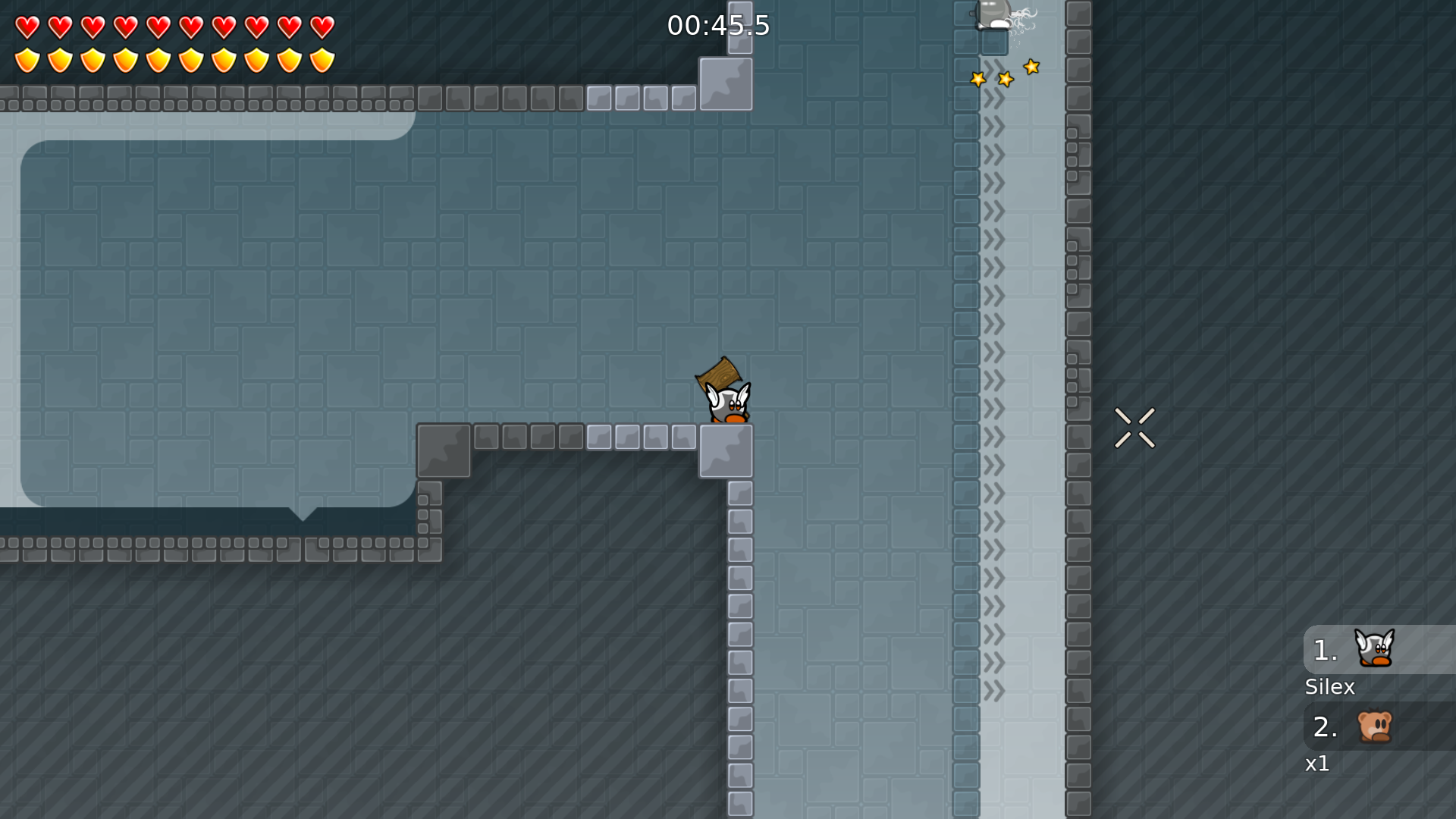Toggle the middle star above the chute
This screenshot has height=819, width=1456.
[1006, 77]
